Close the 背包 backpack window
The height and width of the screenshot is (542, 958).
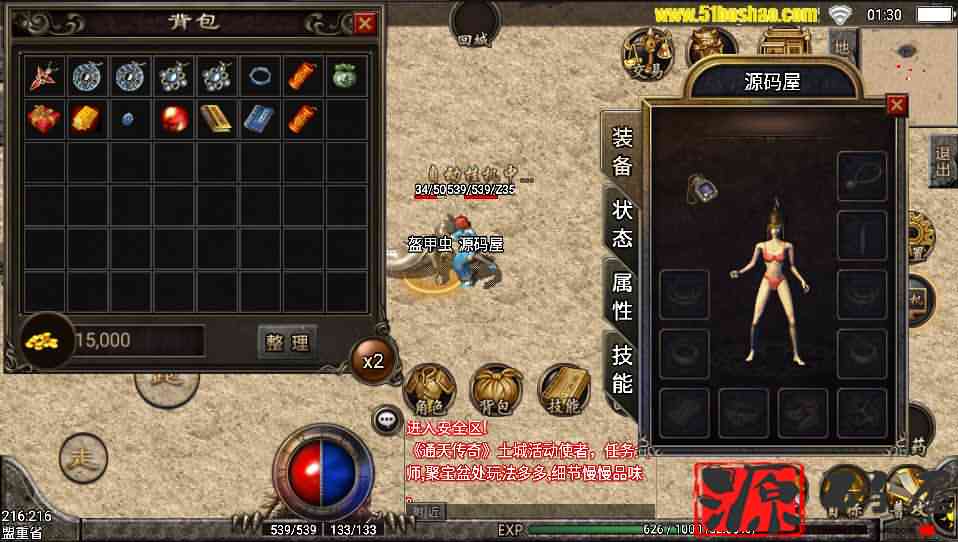point(365,23)
